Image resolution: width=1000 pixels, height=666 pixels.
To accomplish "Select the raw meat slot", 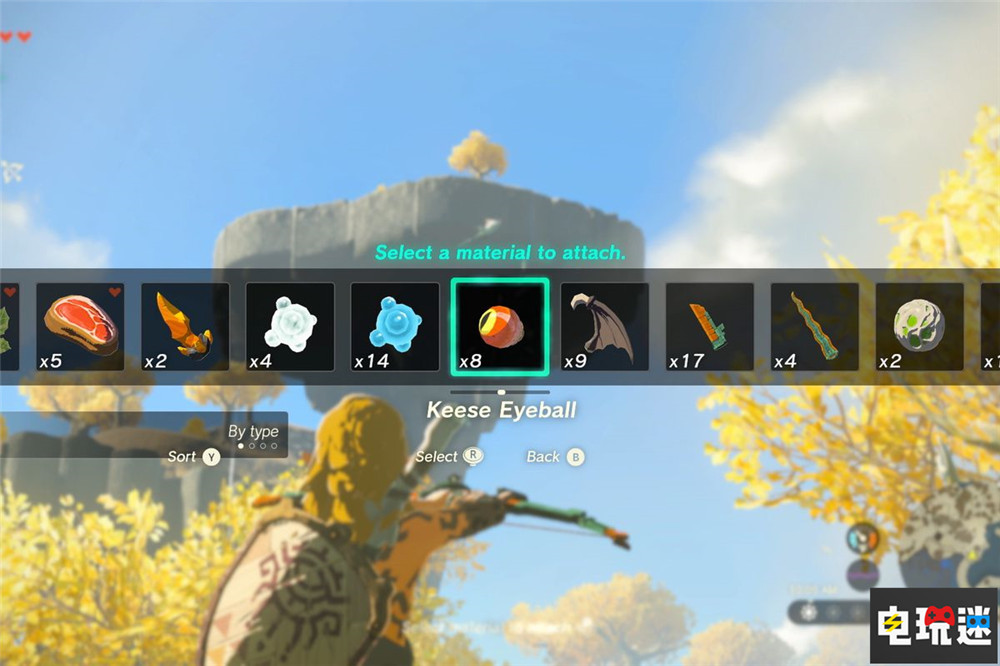I will pos(81,326).
